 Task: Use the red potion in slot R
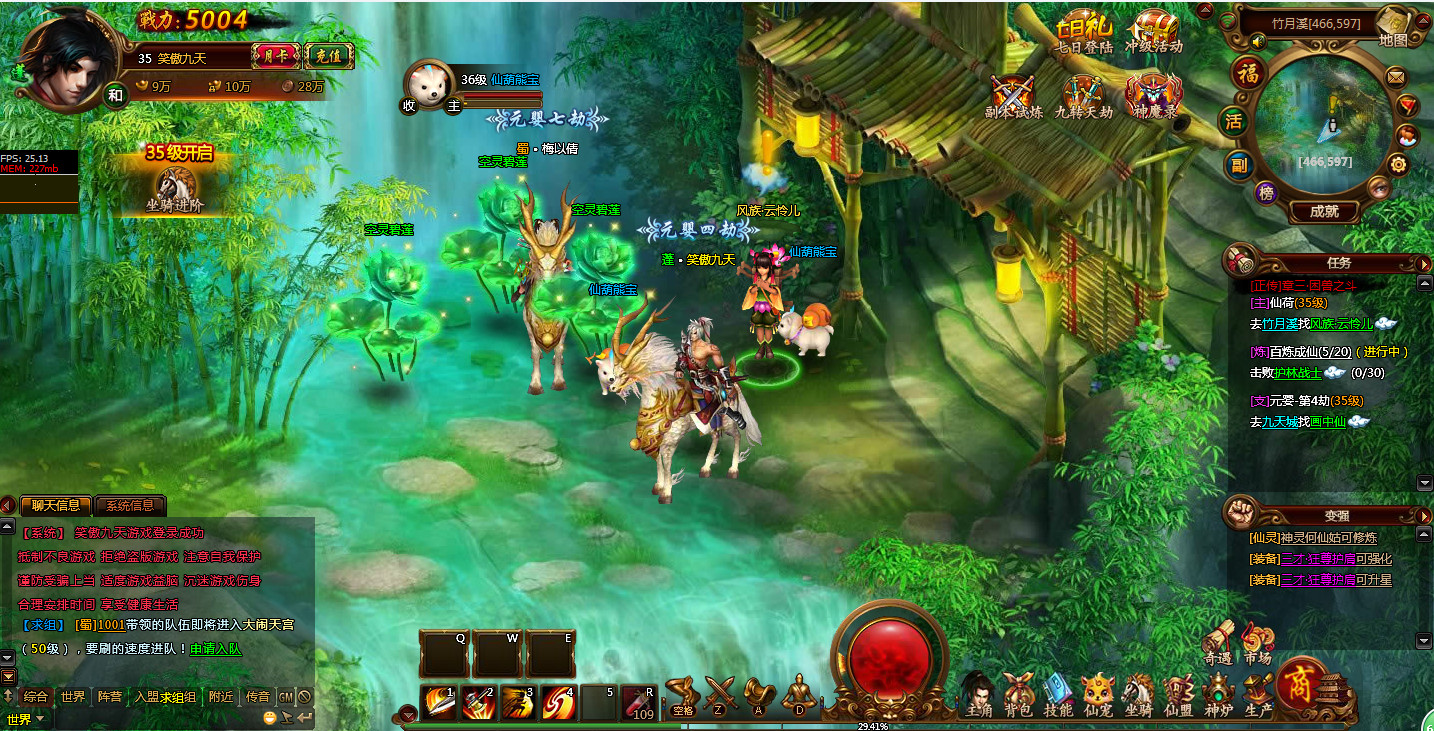(x=640, y=702)
